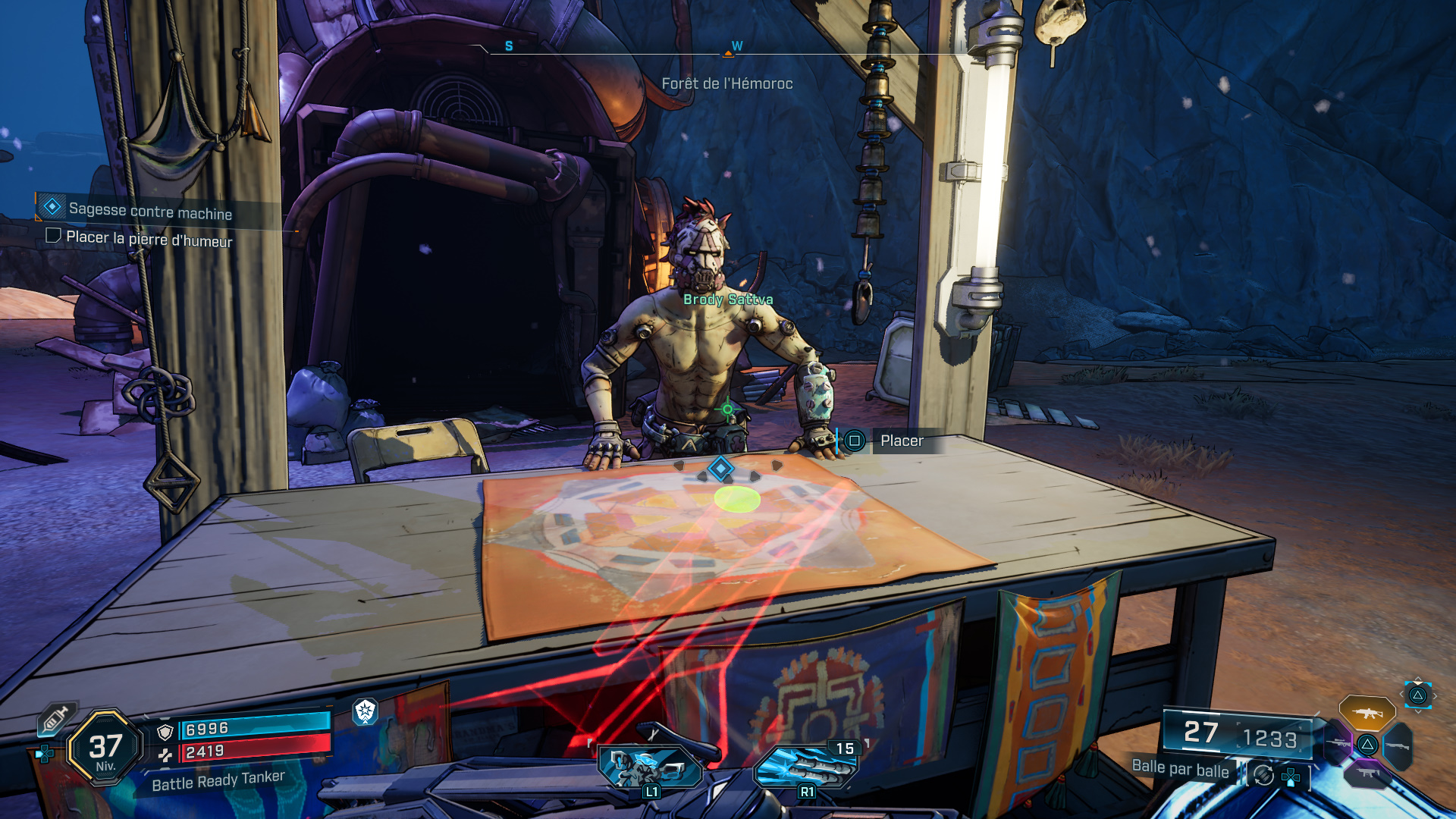Image resolution: width=1456 pixels, height=819 pixels.
Task: Toggle the Balle par balle fire mode icon
Action: tap(1263, 775)
